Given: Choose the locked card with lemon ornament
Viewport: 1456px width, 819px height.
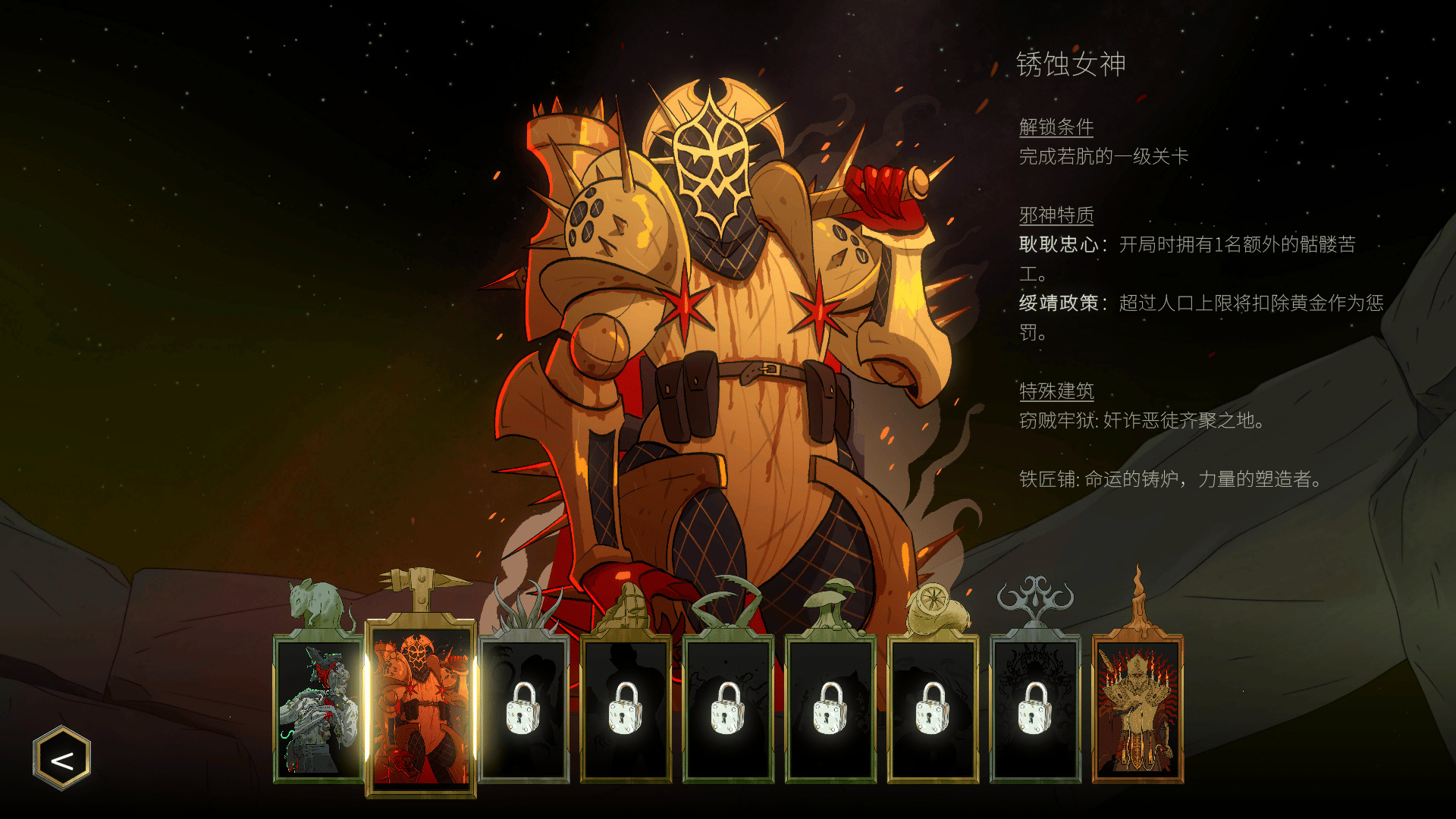Looking at the screenshot, I should (933, 709).
